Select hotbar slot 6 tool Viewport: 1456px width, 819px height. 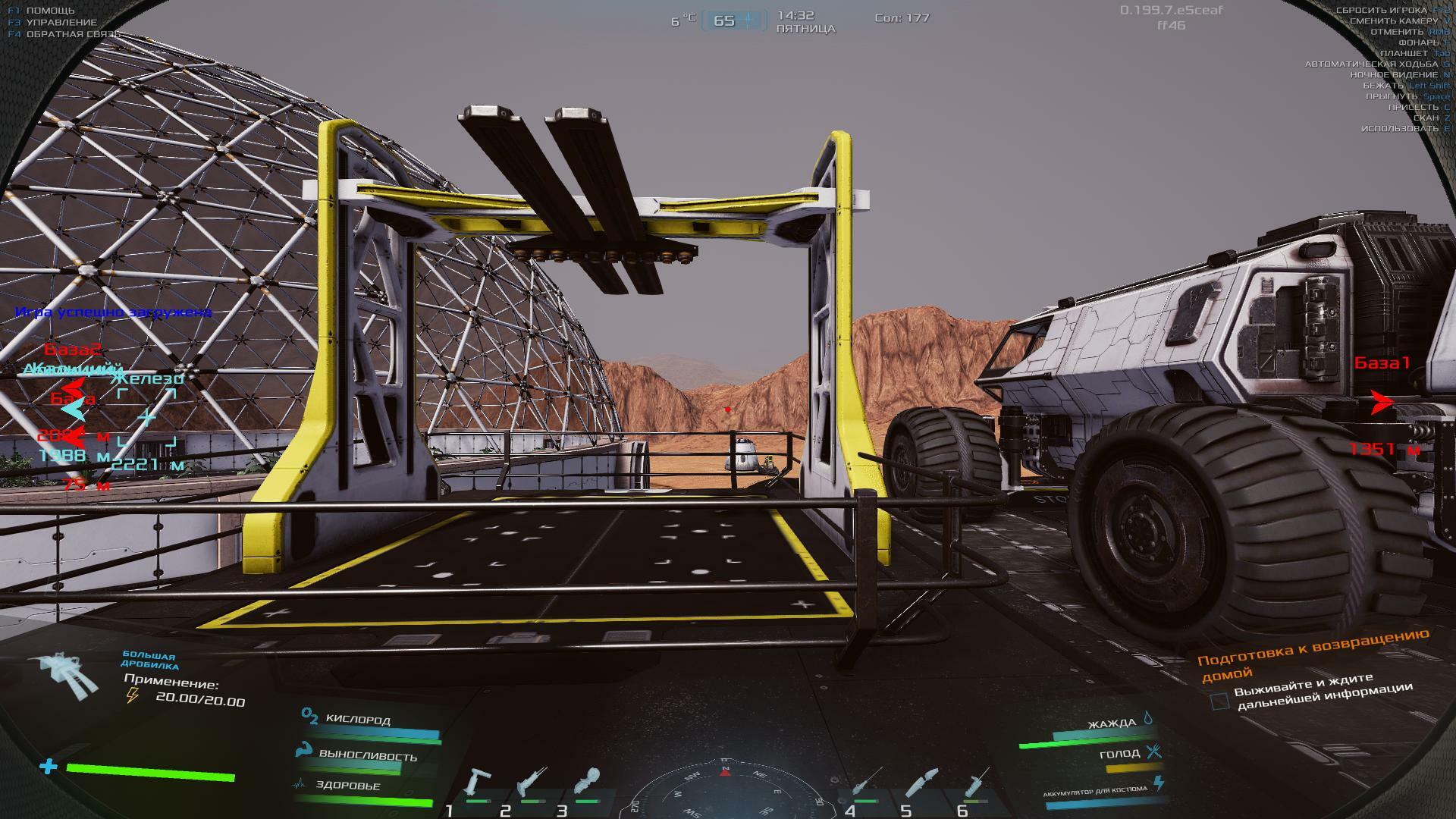976,785
